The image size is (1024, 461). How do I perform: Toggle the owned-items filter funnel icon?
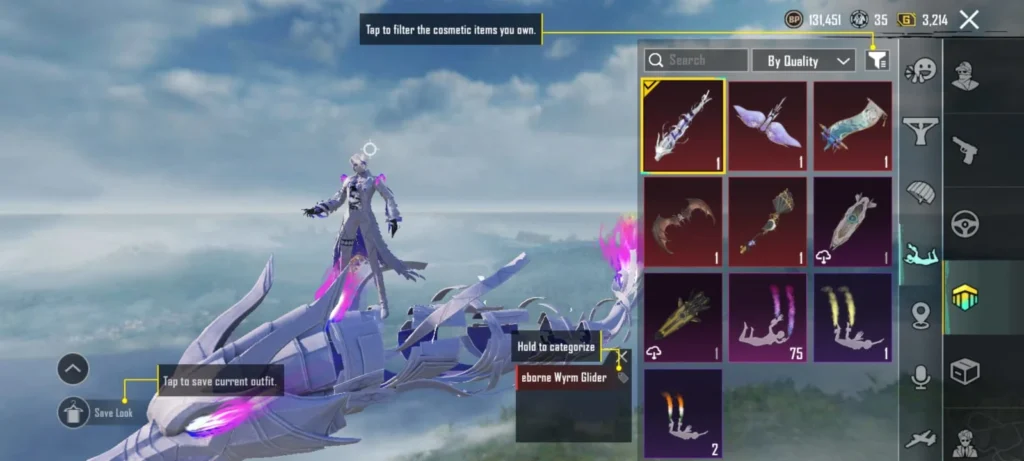click(x=876, y=61)
